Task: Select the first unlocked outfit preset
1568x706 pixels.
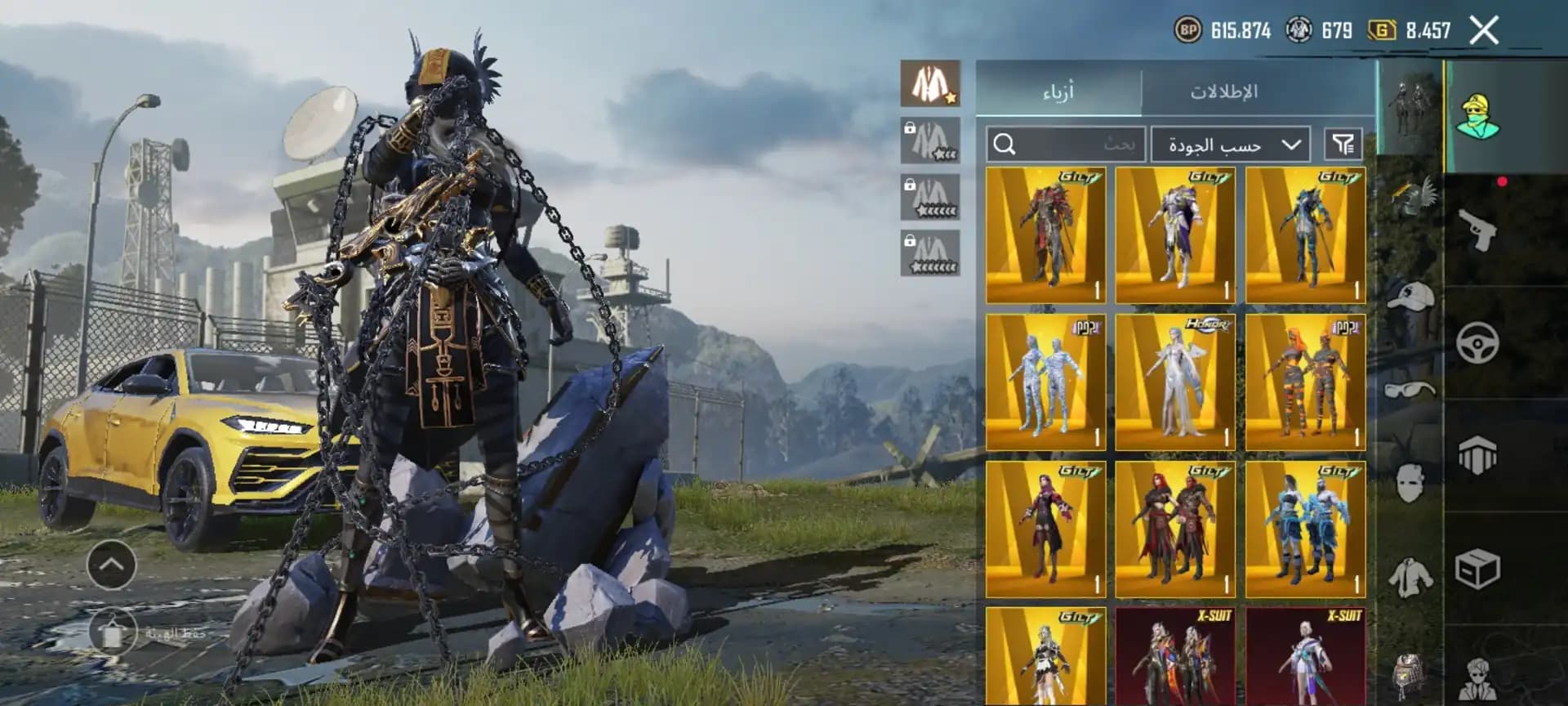Action: (930, 83)
